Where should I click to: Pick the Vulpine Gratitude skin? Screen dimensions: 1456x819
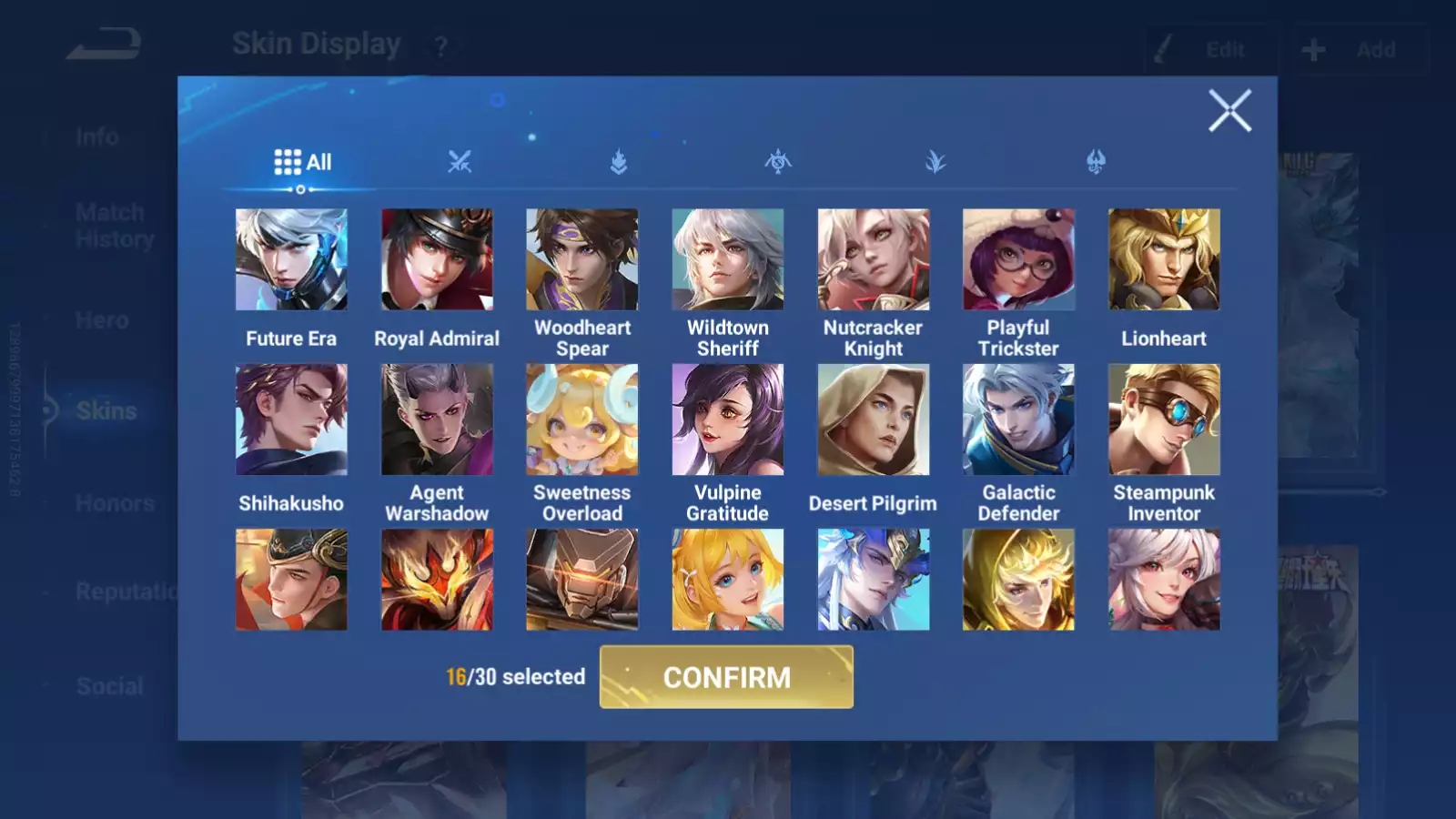pos(728,420)
